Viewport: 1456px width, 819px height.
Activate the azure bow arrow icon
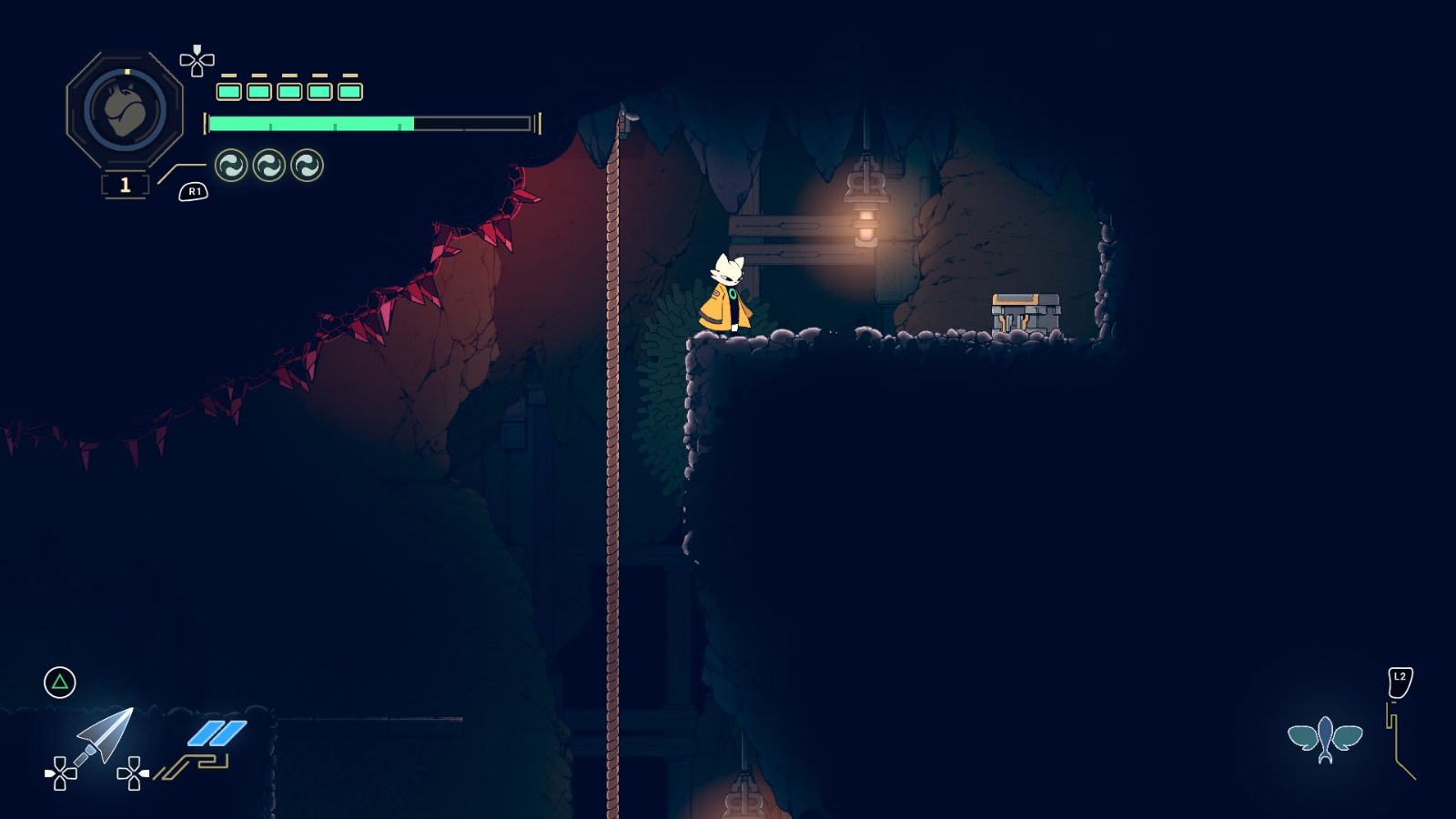104,734
